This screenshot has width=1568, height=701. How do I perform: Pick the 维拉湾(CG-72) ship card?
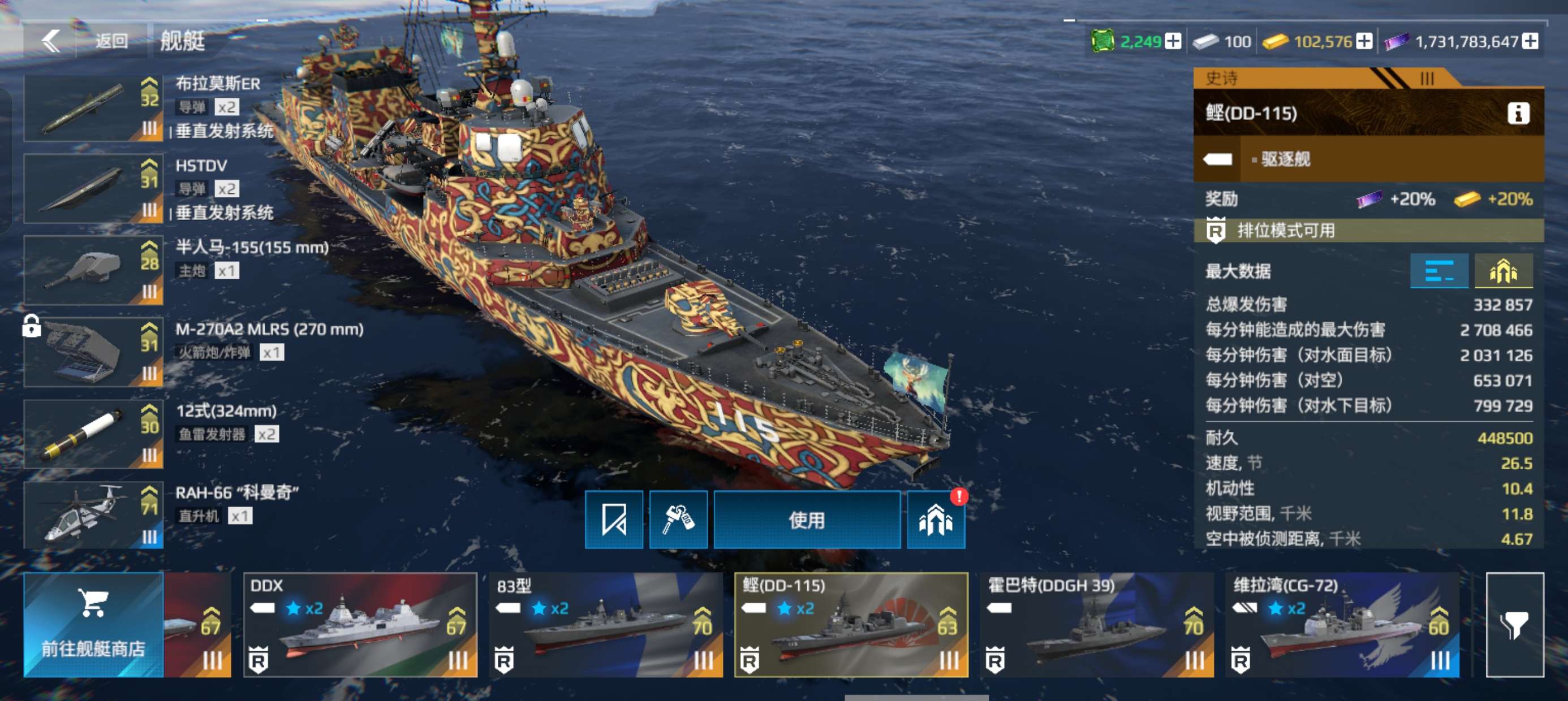click(1342, 624)
